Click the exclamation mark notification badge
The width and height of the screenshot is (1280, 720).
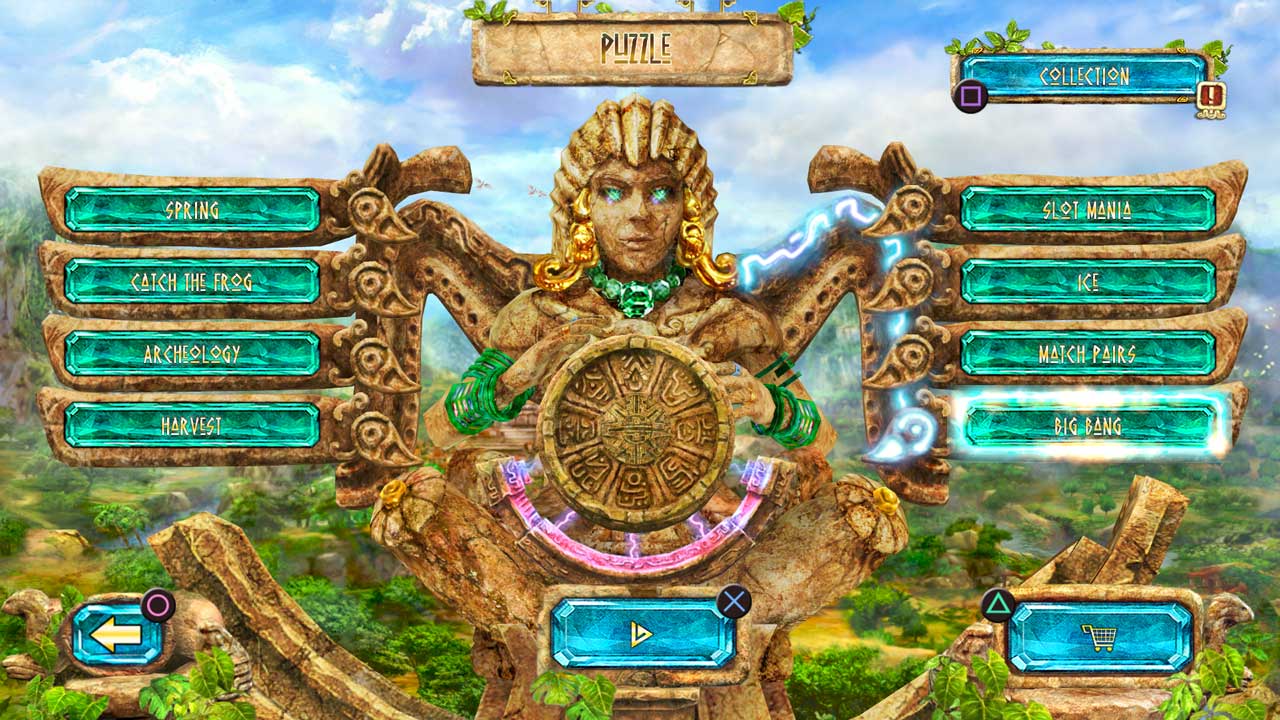1211,96
